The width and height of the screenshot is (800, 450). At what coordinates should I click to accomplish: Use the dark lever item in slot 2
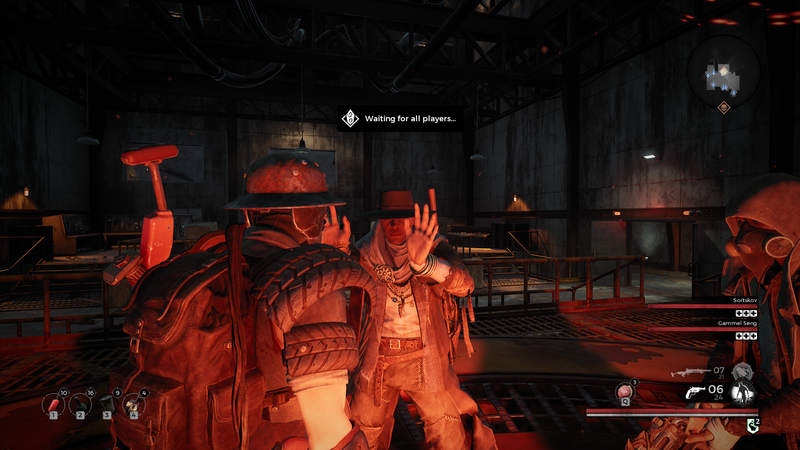[78, 404]
